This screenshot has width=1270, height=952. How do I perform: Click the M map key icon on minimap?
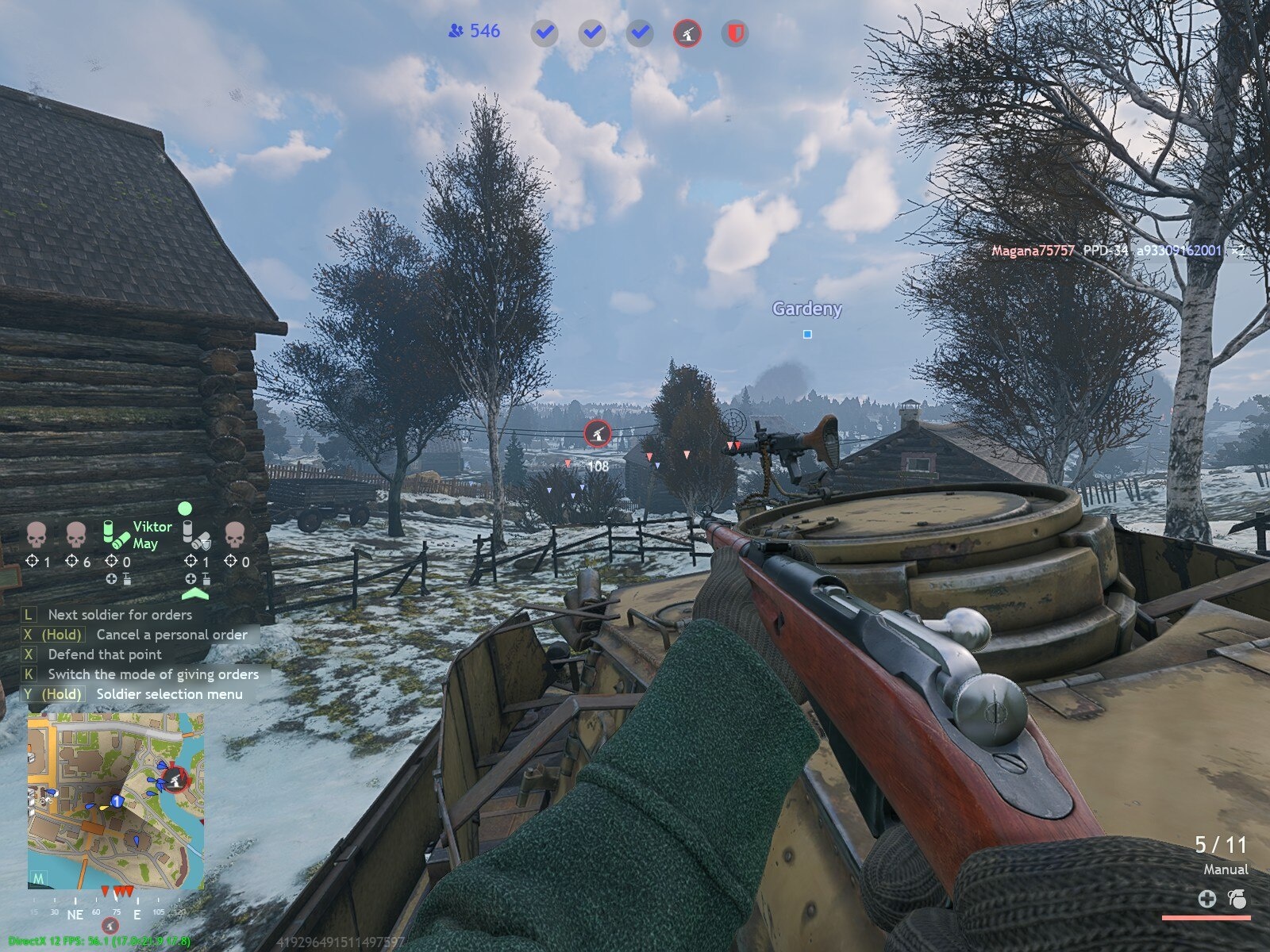[38, 878]
